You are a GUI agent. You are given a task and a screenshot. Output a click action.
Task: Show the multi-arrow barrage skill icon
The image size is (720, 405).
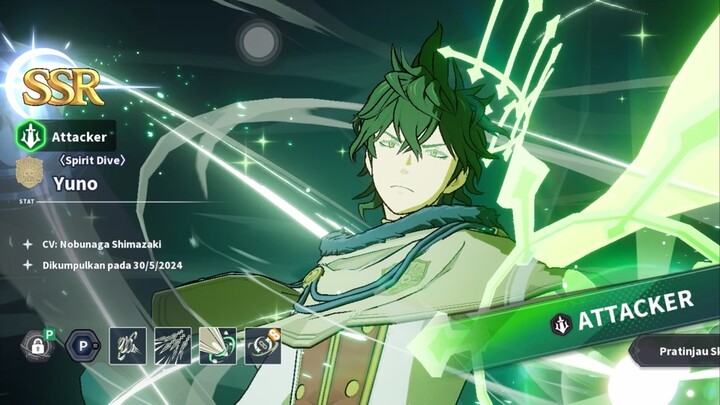(x=172, y=346)
